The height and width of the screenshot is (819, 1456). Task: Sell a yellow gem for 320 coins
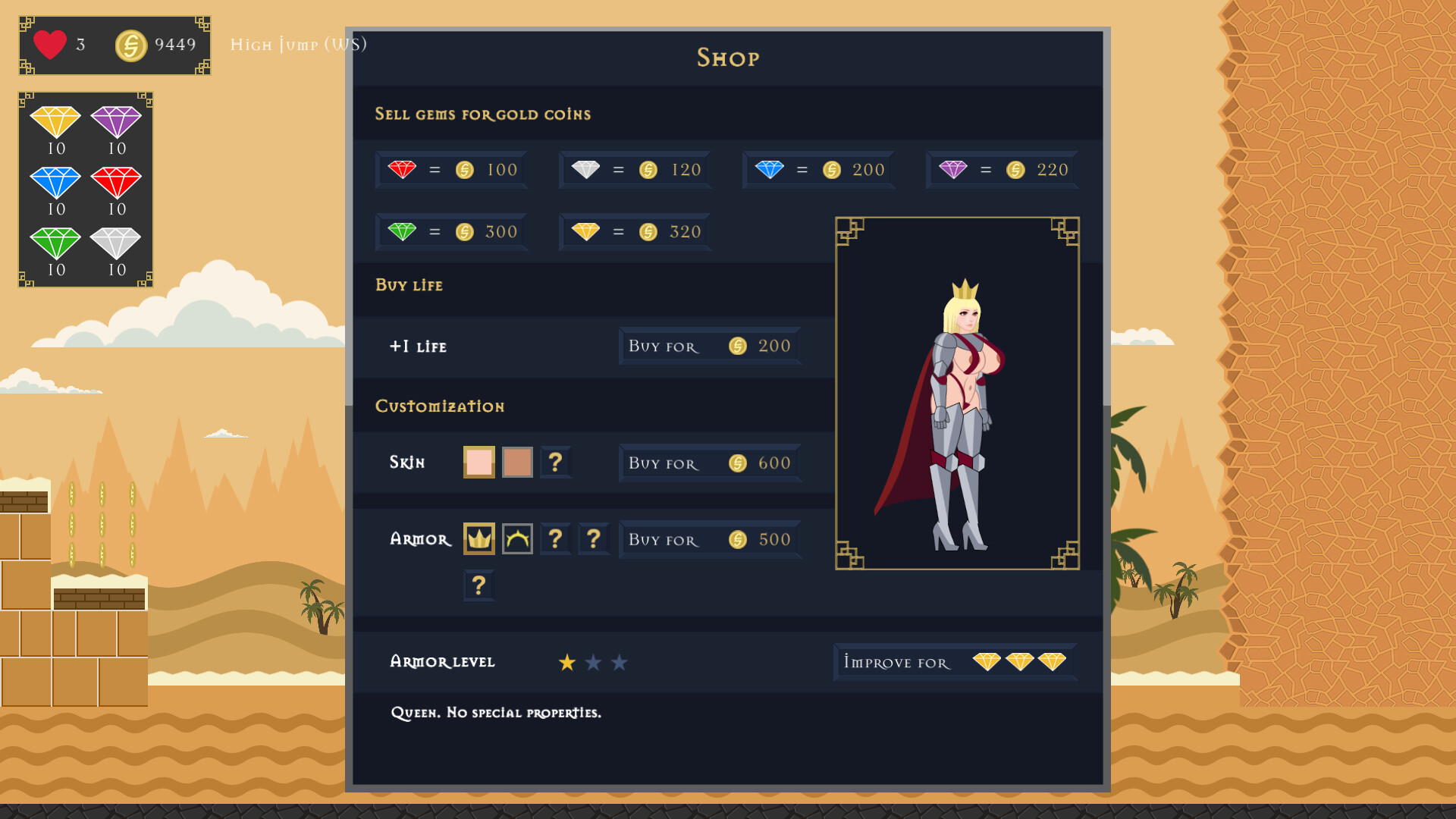pyautogui.click(x=635, y=231)
